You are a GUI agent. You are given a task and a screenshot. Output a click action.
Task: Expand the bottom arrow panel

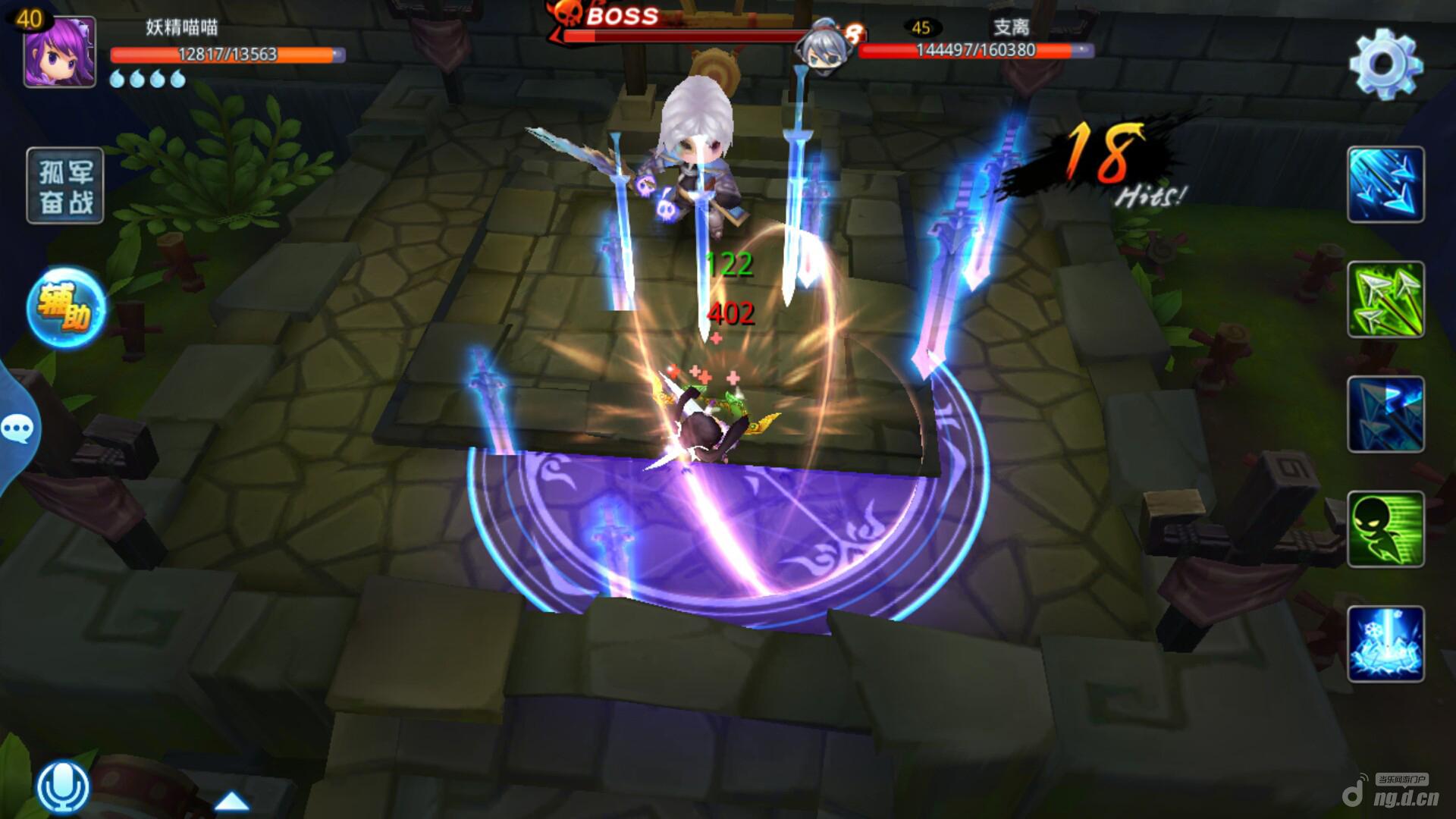pyautogui.click(x=232, y=801)
